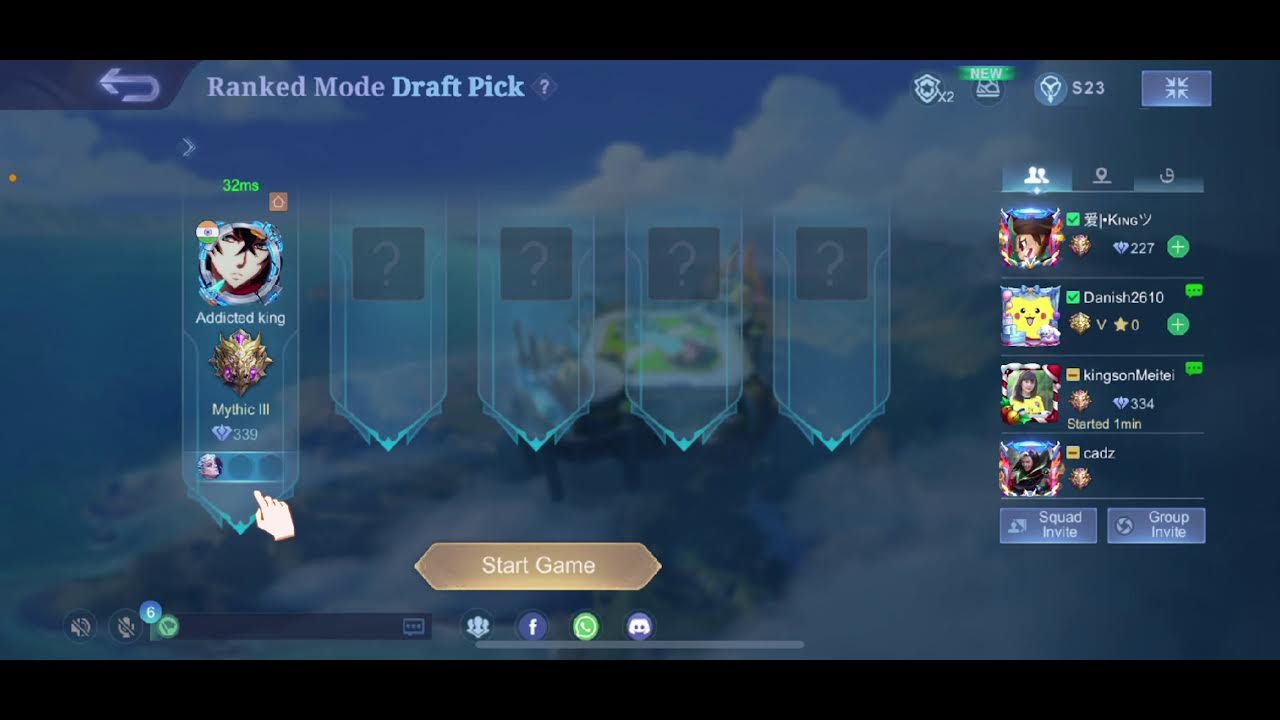Open Group Invite
The image size is (1280, 720).
pos(1156,525)
